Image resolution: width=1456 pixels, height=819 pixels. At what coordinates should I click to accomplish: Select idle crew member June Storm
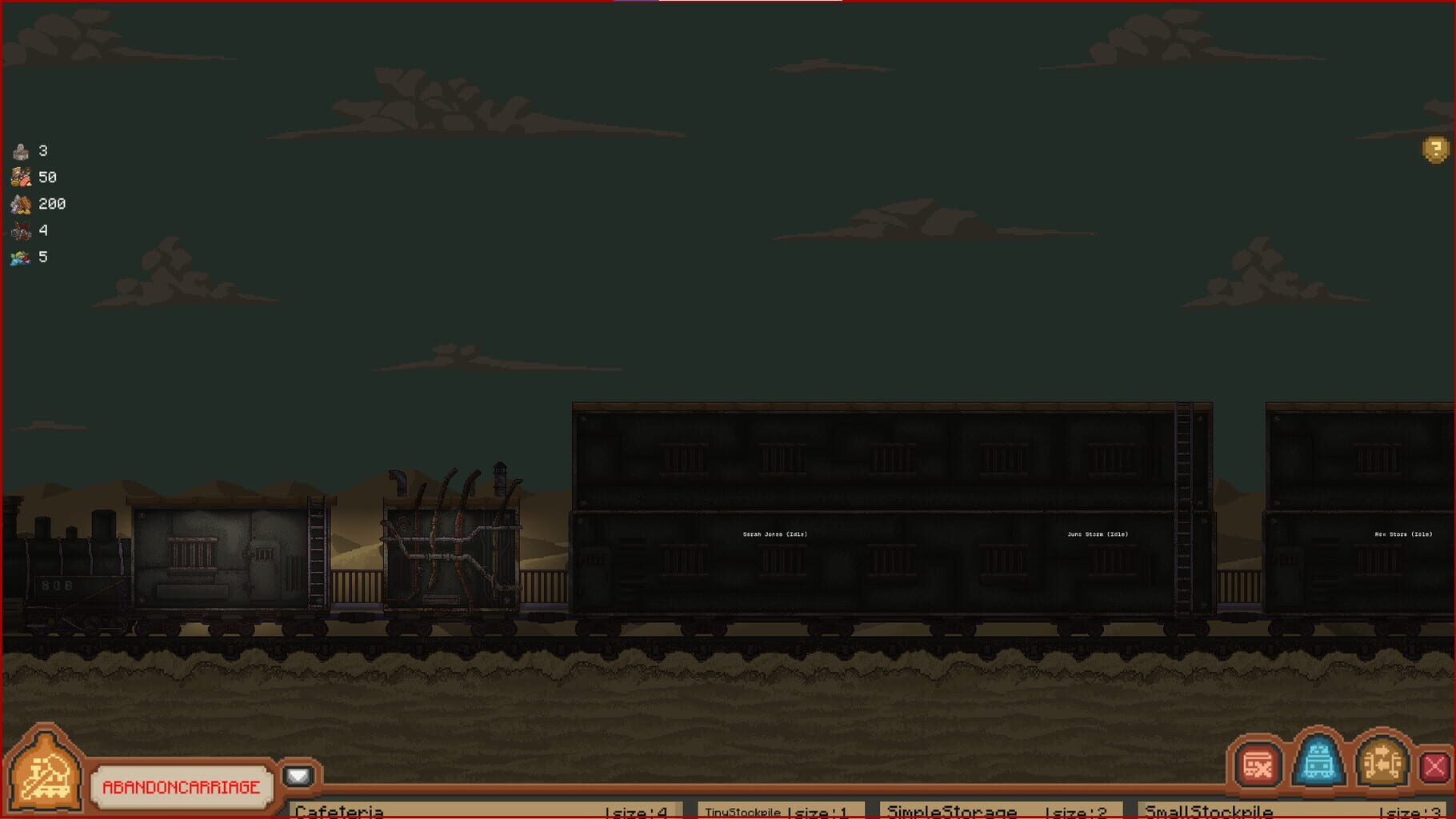pyautogui.click(x=1096, y=532)
